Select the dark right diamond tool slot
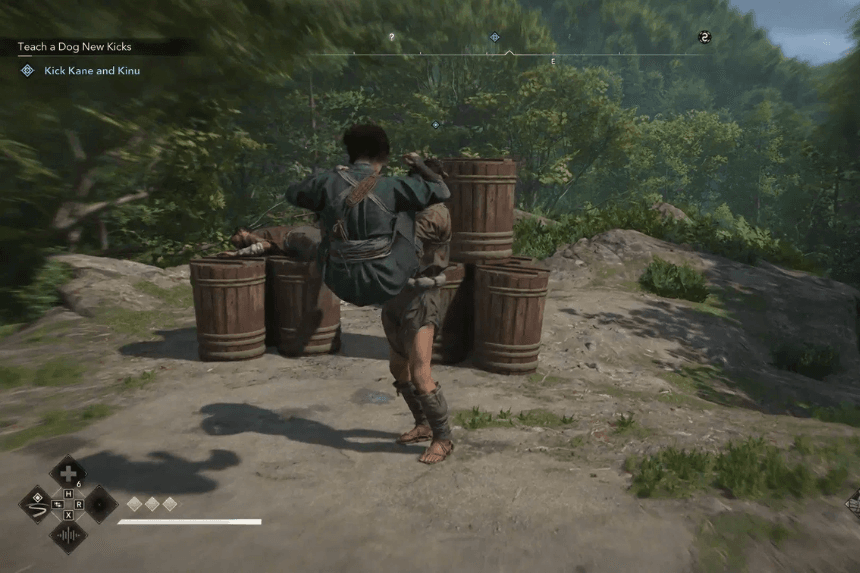 101,504
